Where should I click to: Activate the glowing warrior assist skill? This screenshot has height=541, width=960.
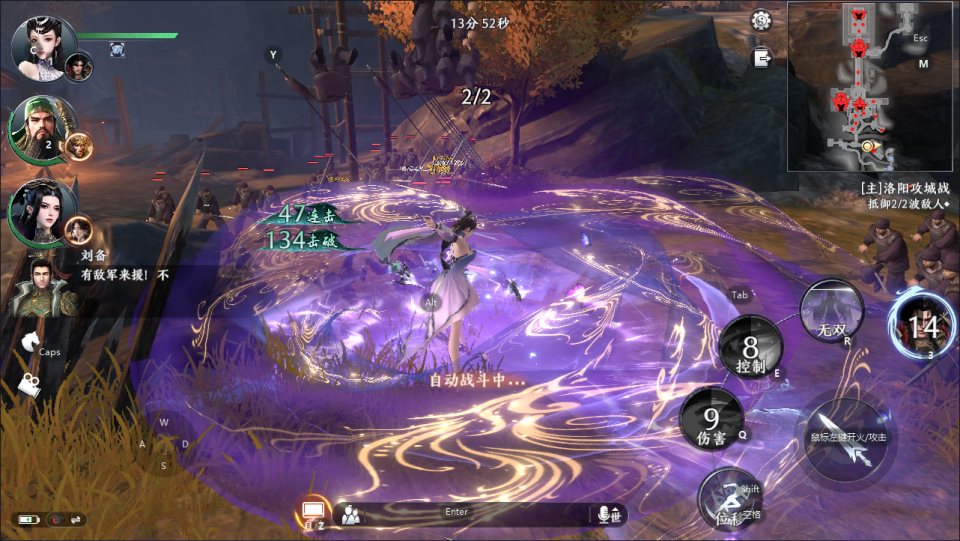(x=922, y=324)
